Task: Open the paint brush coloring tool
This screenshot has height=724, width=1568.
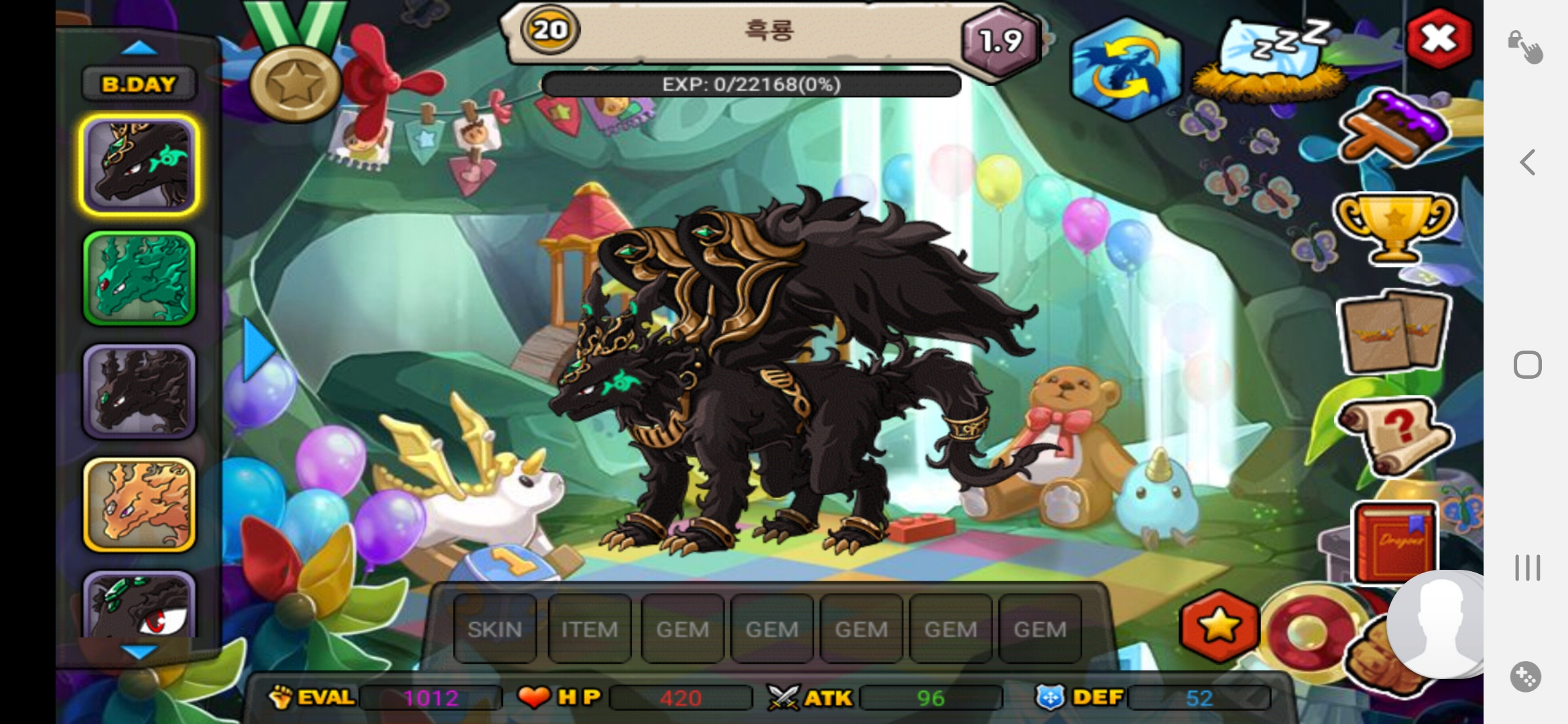Action: [1392, 129]
